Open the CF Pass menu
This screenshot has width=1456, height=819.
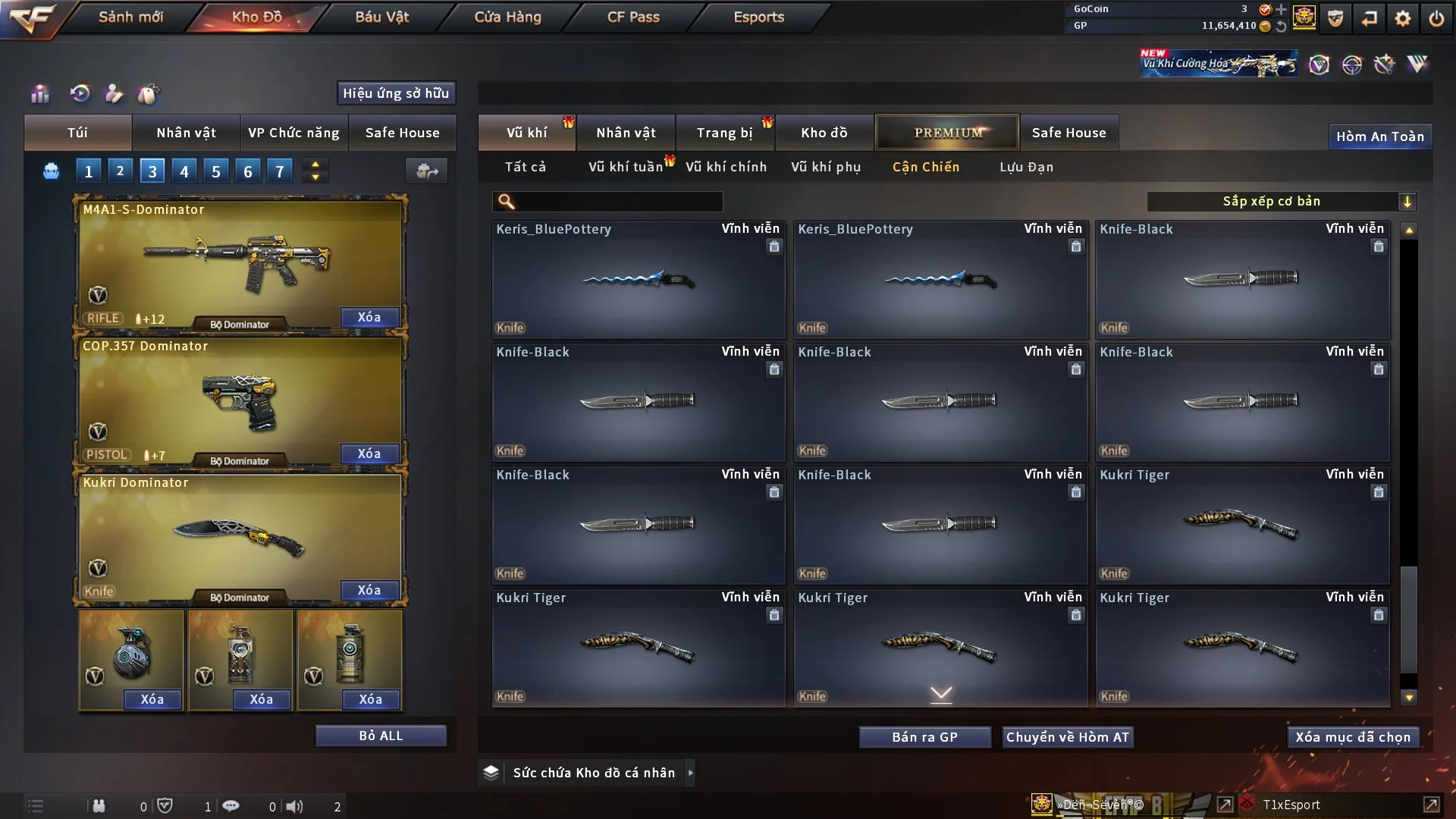tap(633, 17)
